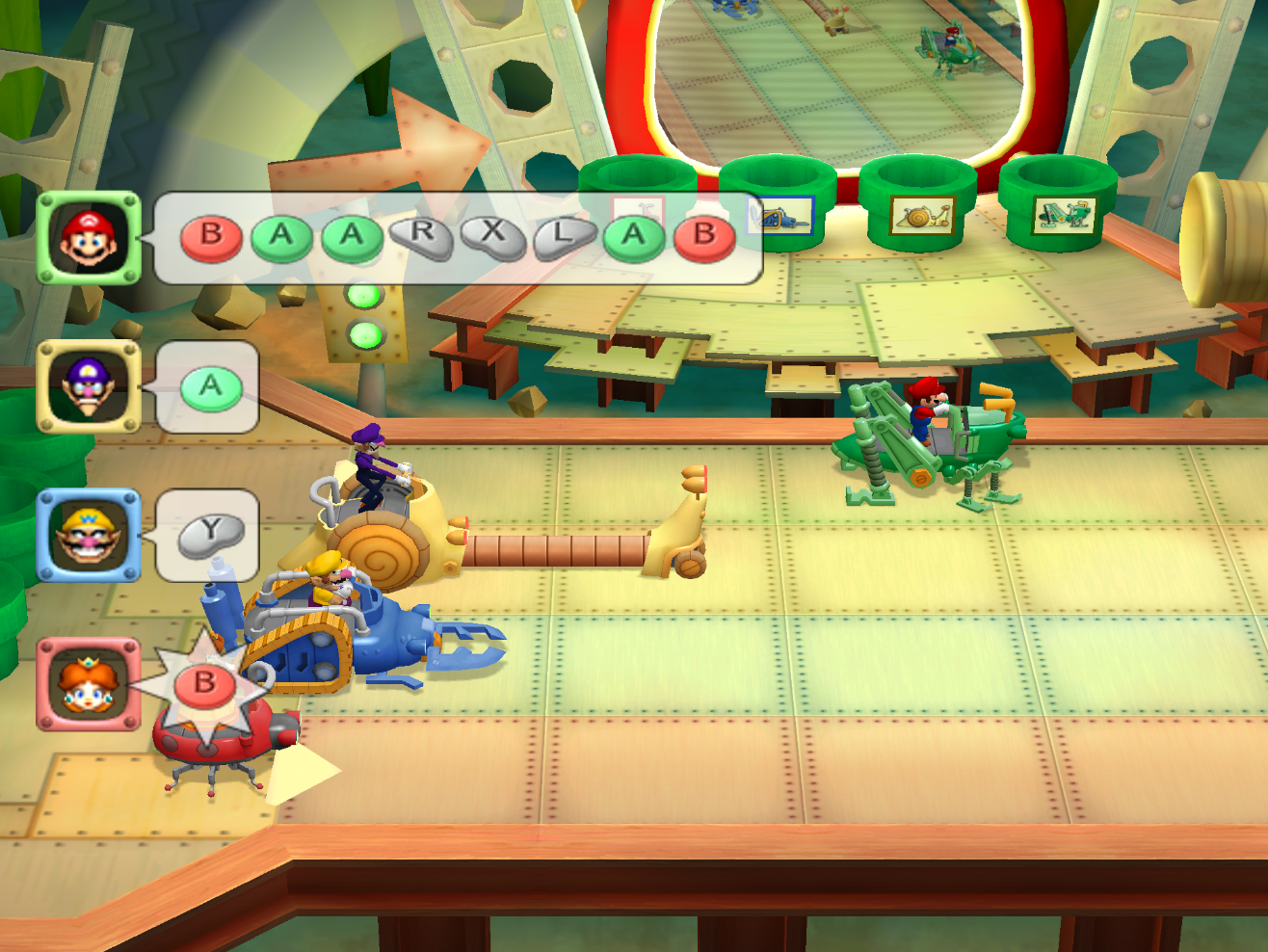This screenshot has width=1268, height=952.
Task: Select Mario's player portrait
Action: pyautogui.click(x=89, y=238)
